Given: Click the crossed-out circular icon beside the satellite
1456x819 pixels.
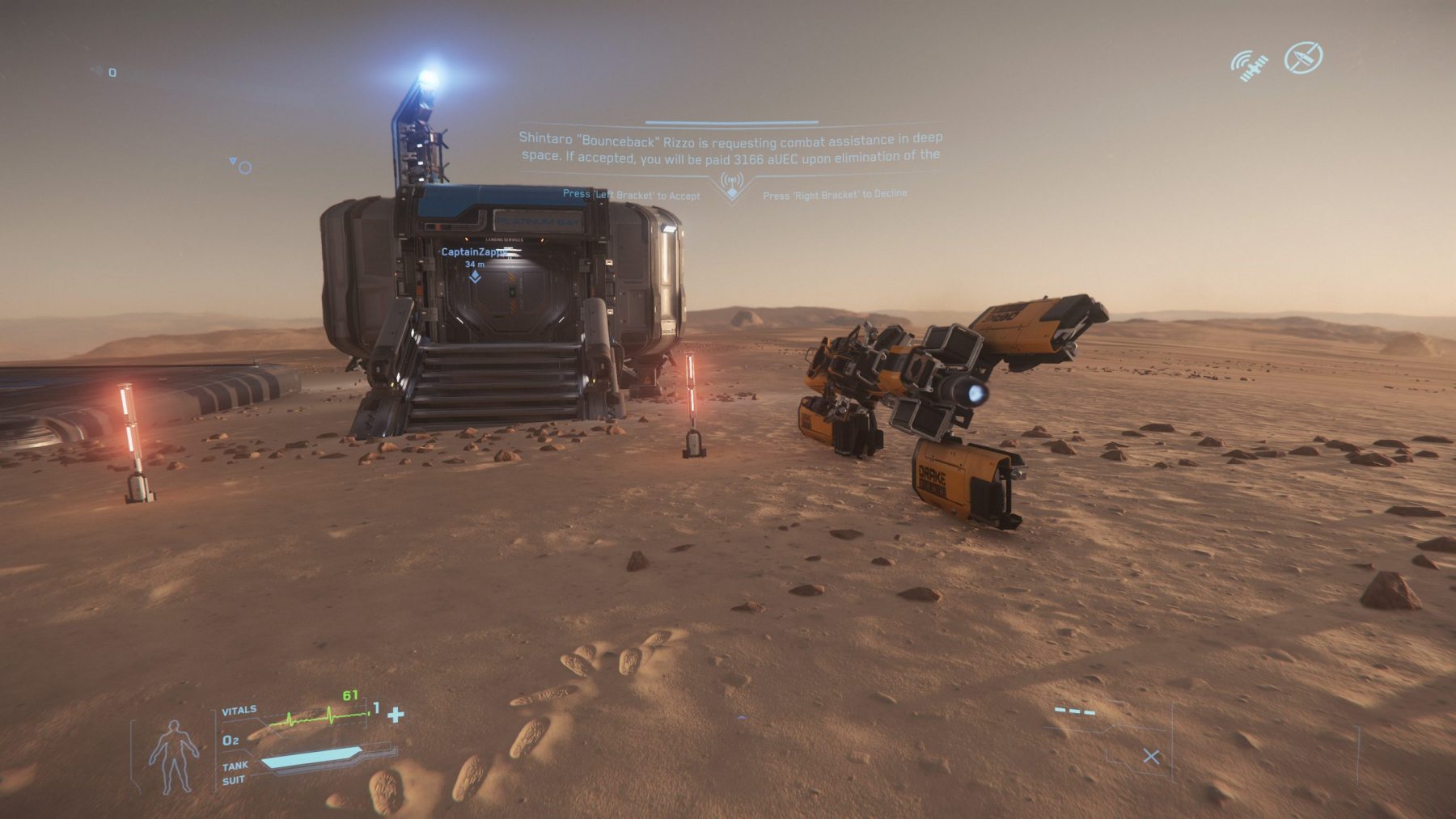Looking at the screenshot, I should point(1303,58).
